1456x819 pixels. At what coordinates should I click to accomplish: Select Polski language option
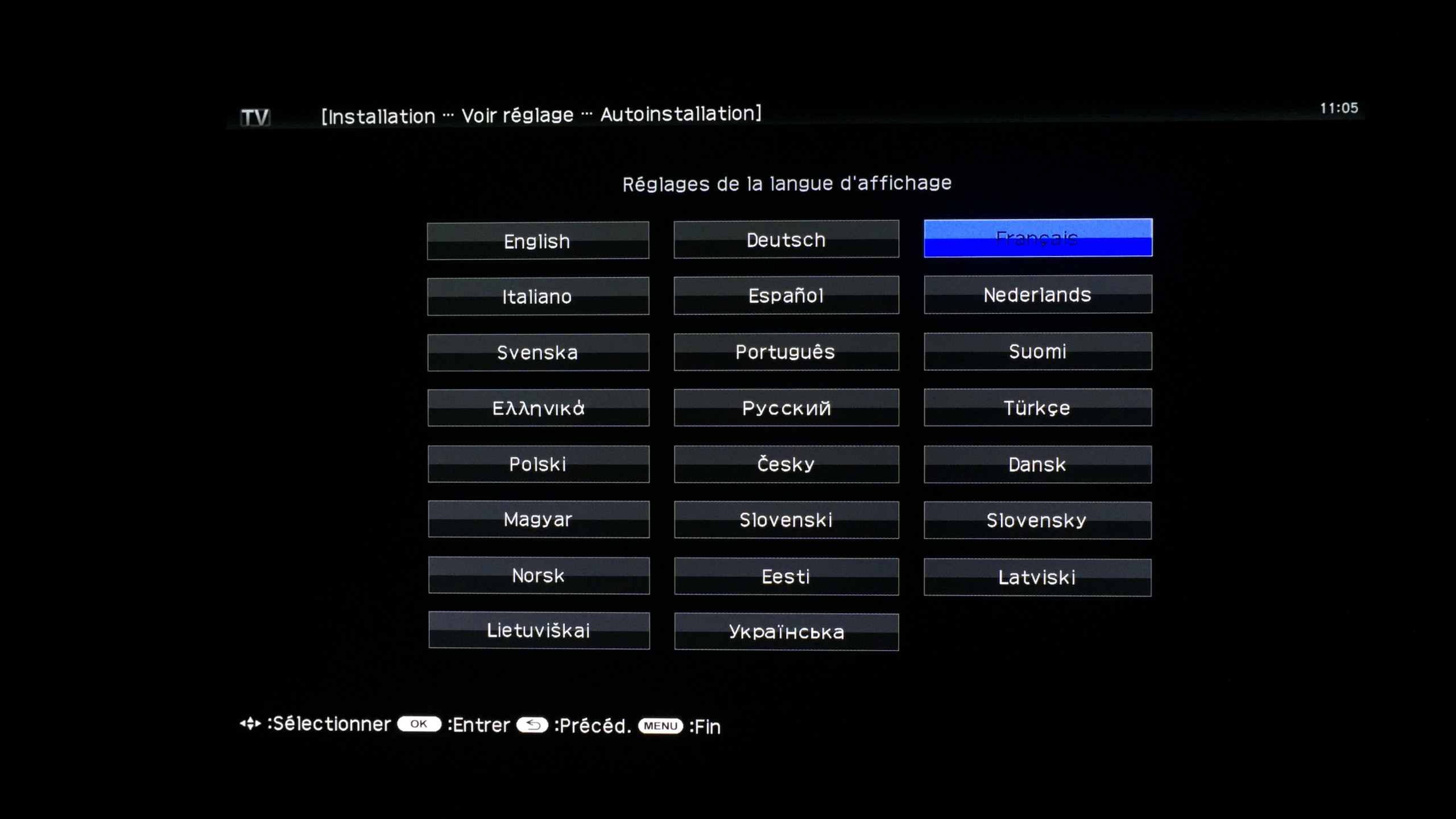point(537,464)
